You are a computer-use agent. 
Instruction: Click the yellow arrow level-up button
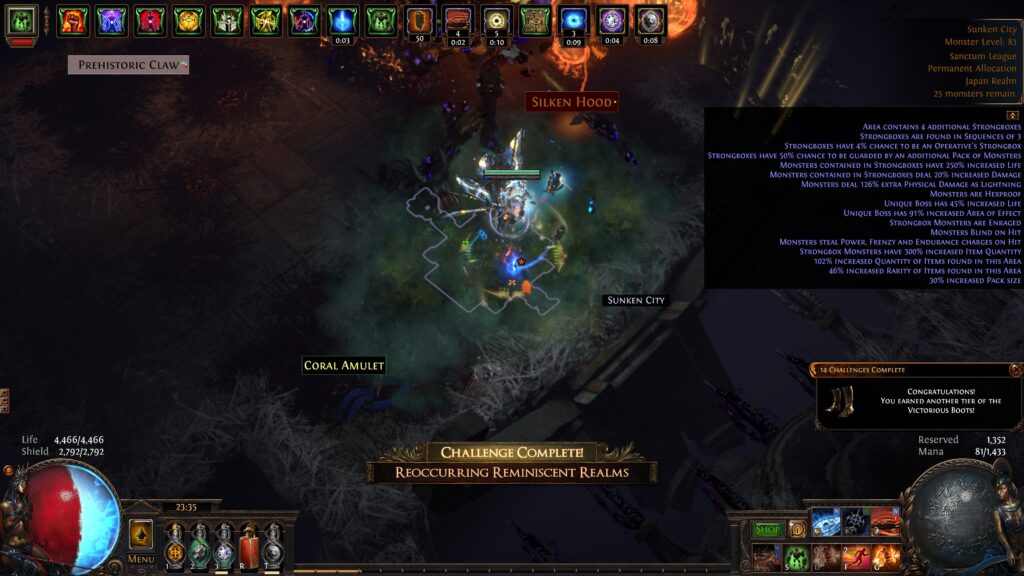tap(141, 533)
